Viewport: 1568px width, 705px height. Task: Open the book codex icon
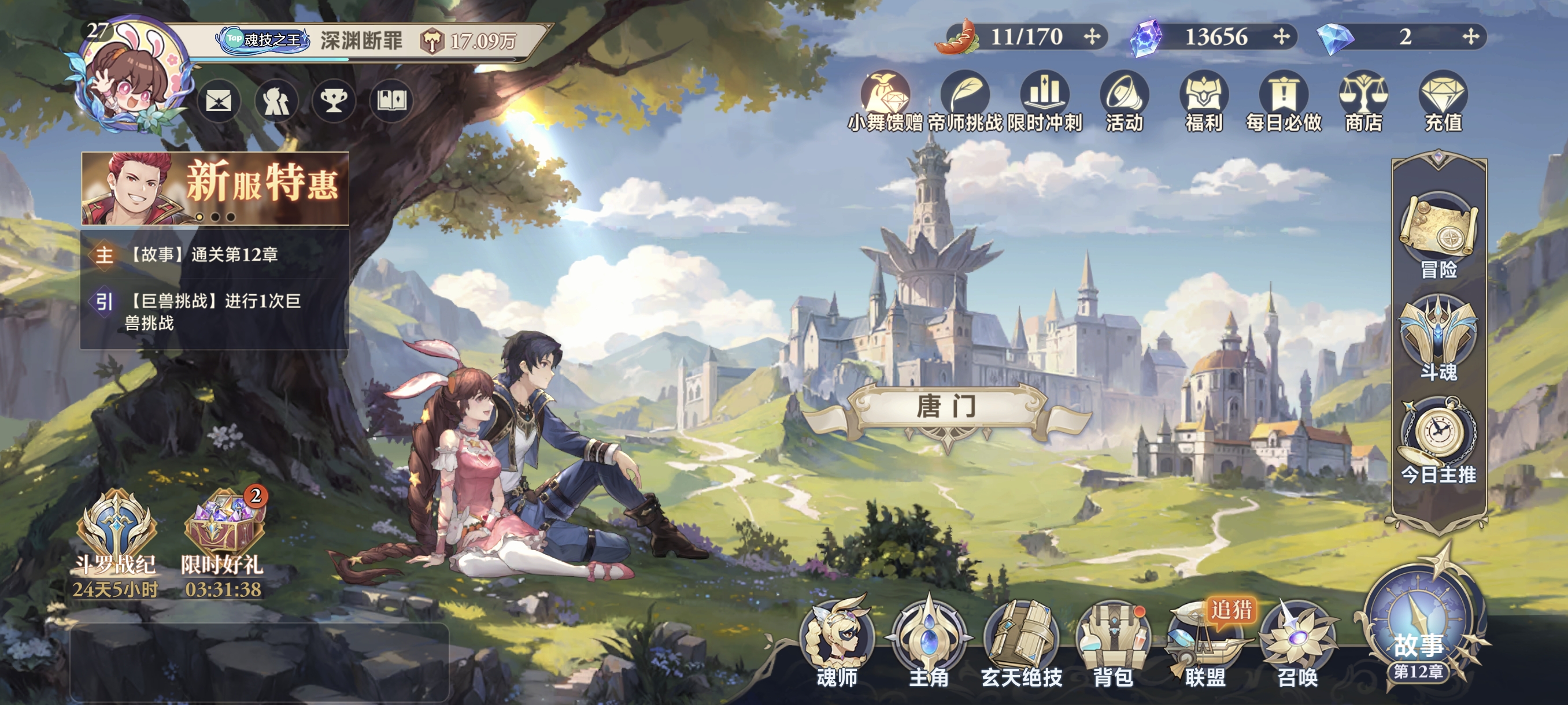(x=391, y=101)
